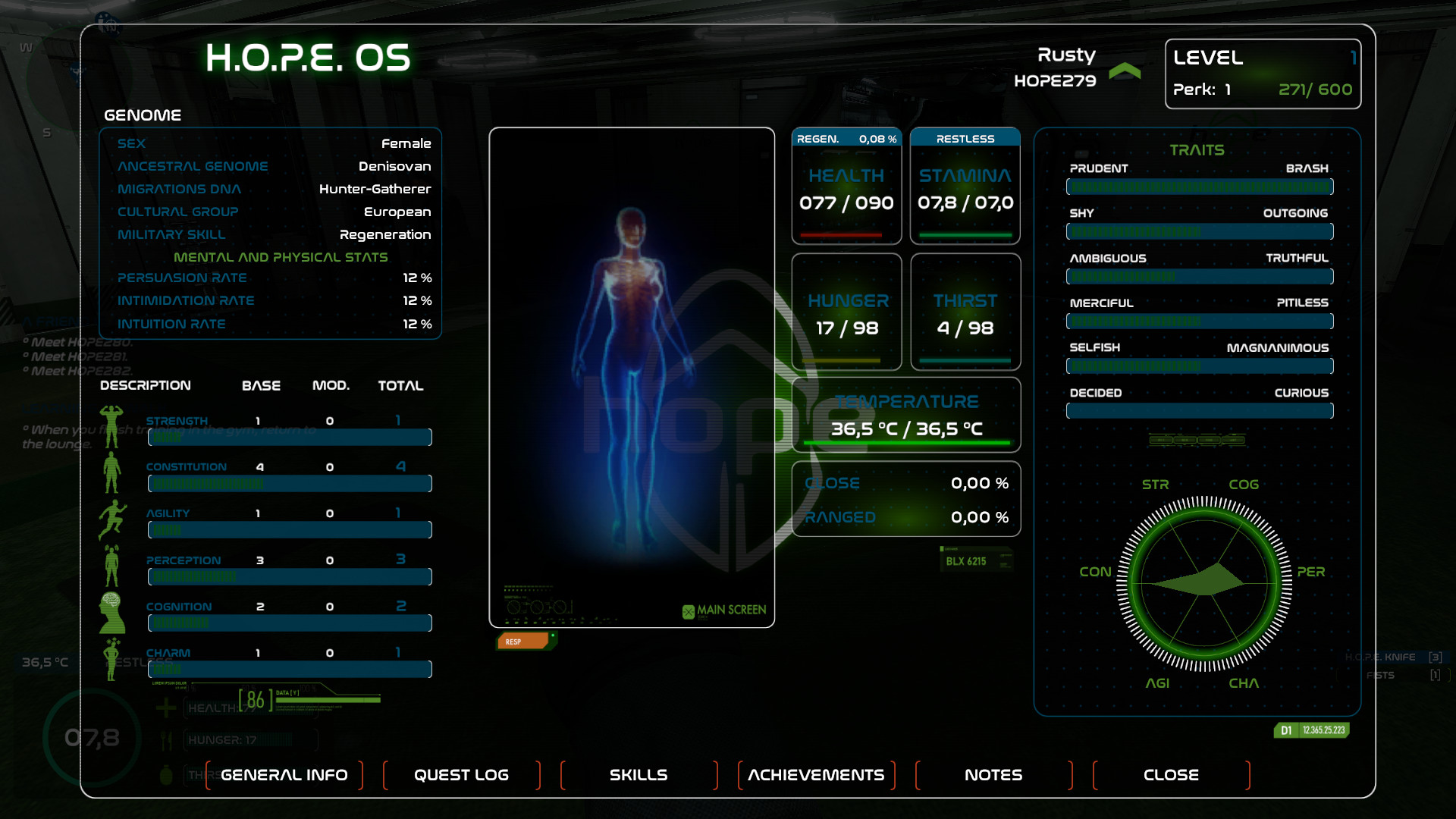Image resolution: width=1456 pixels, height=819 pixels.
Task: Click the attribute radar chart
Action: (1204, 583)
